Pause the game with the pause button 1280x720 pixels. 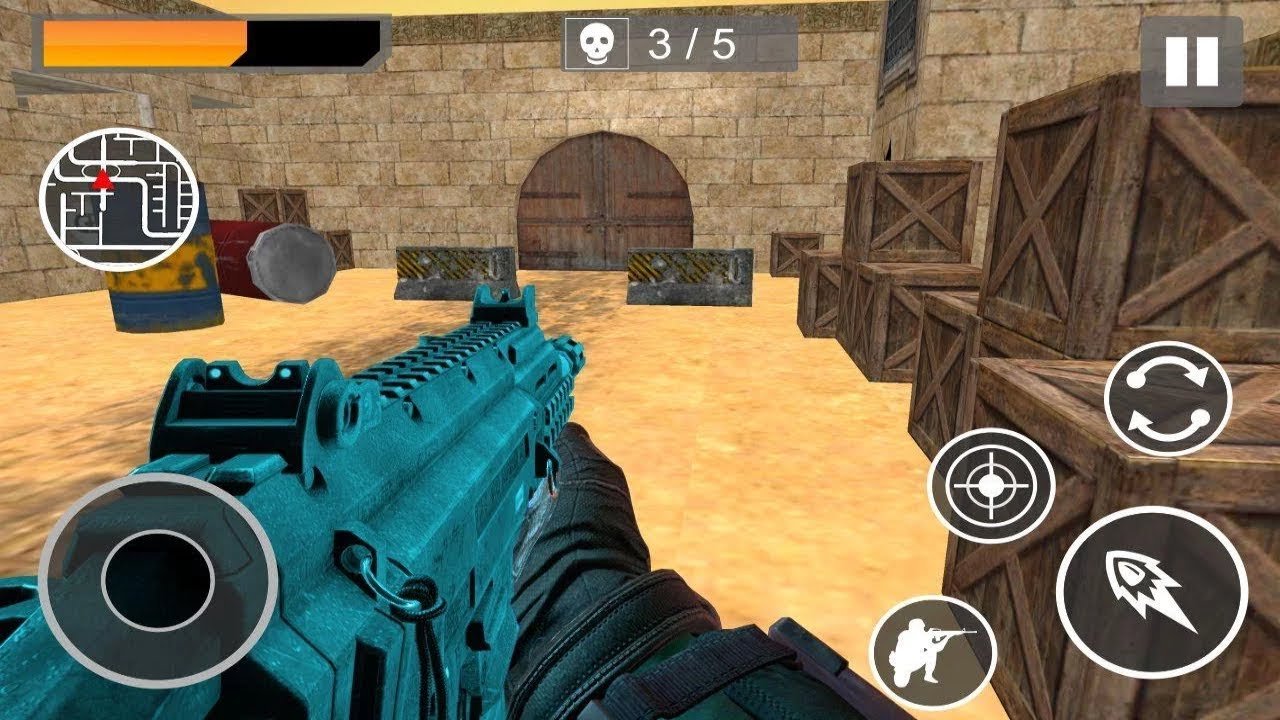(x=1191, y=61)
